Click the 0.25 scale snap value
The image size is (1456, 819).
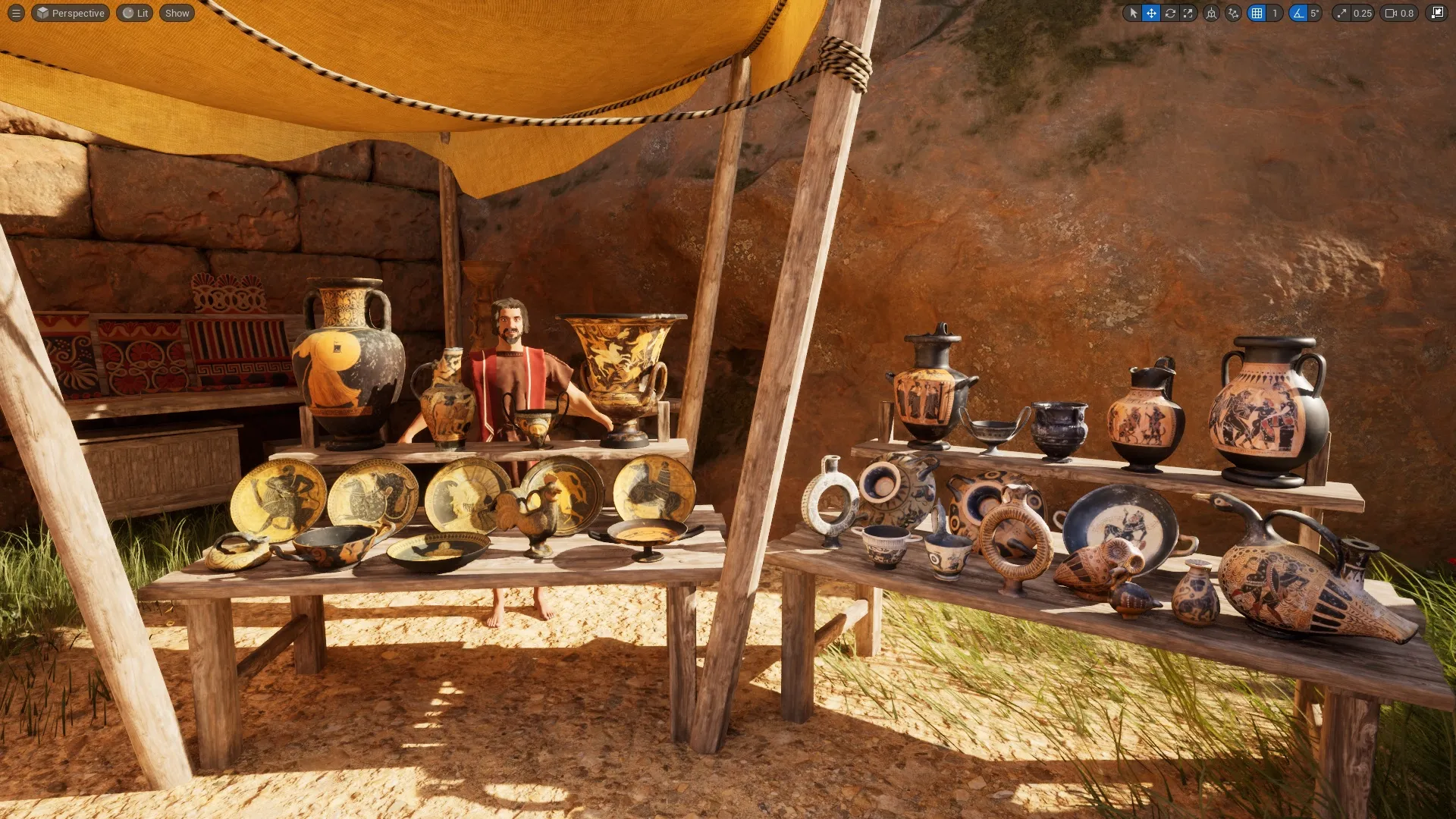1362,13
